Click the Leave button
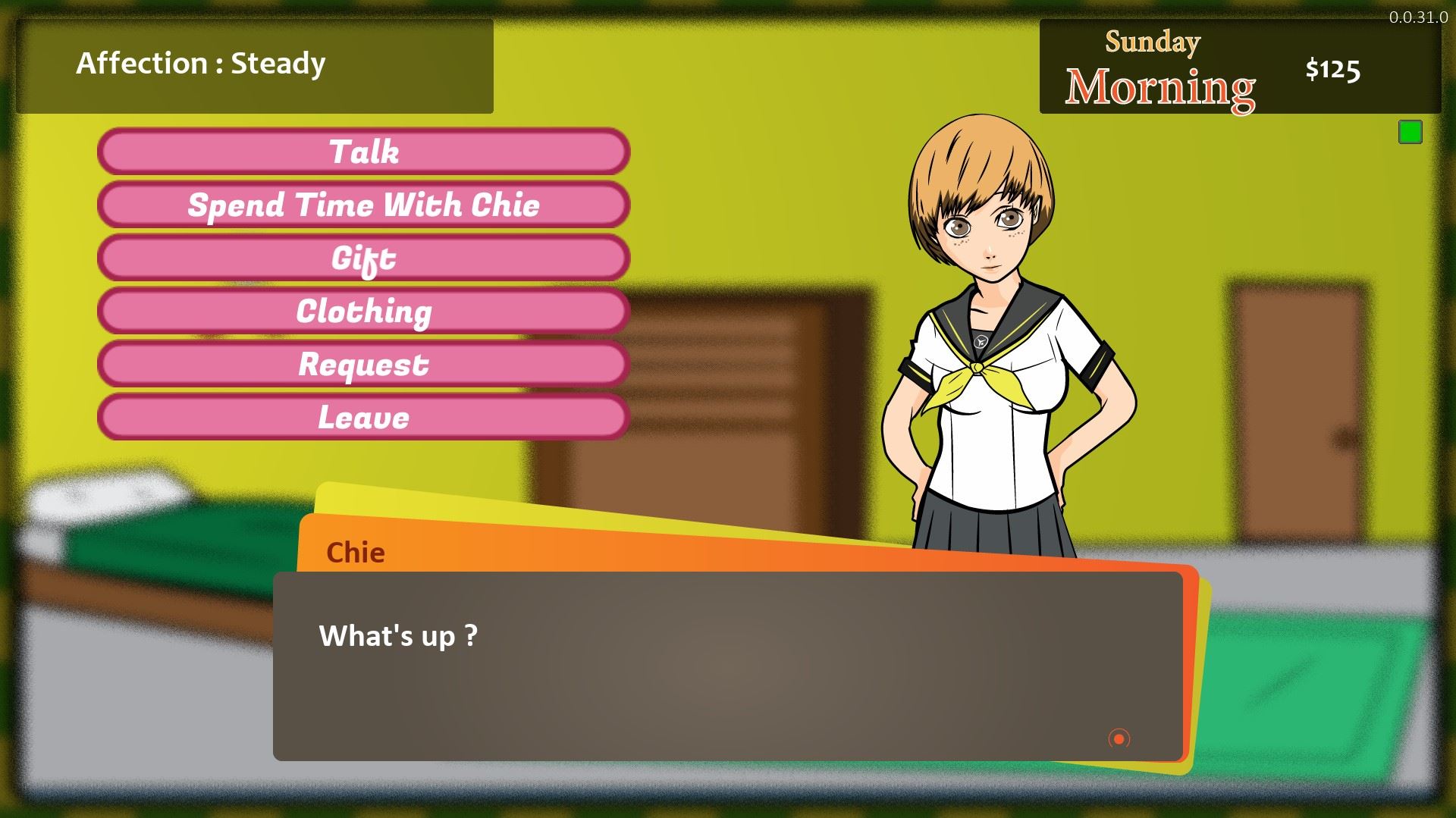Screen dimensions: 1456x818 (x=364, y=417)
